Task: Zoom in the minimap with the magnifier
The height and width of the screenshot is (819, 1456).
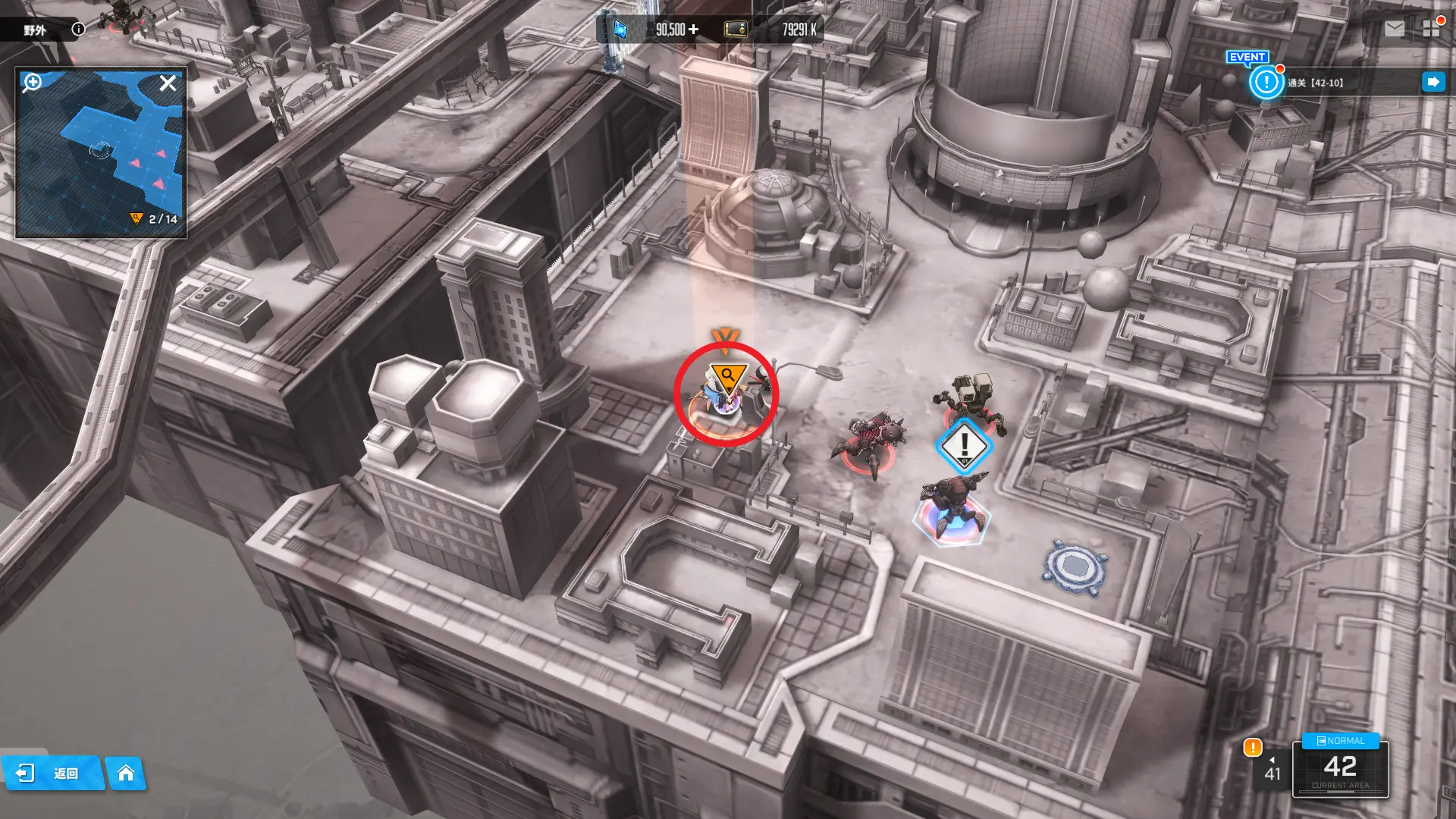Action: (32, 82)
